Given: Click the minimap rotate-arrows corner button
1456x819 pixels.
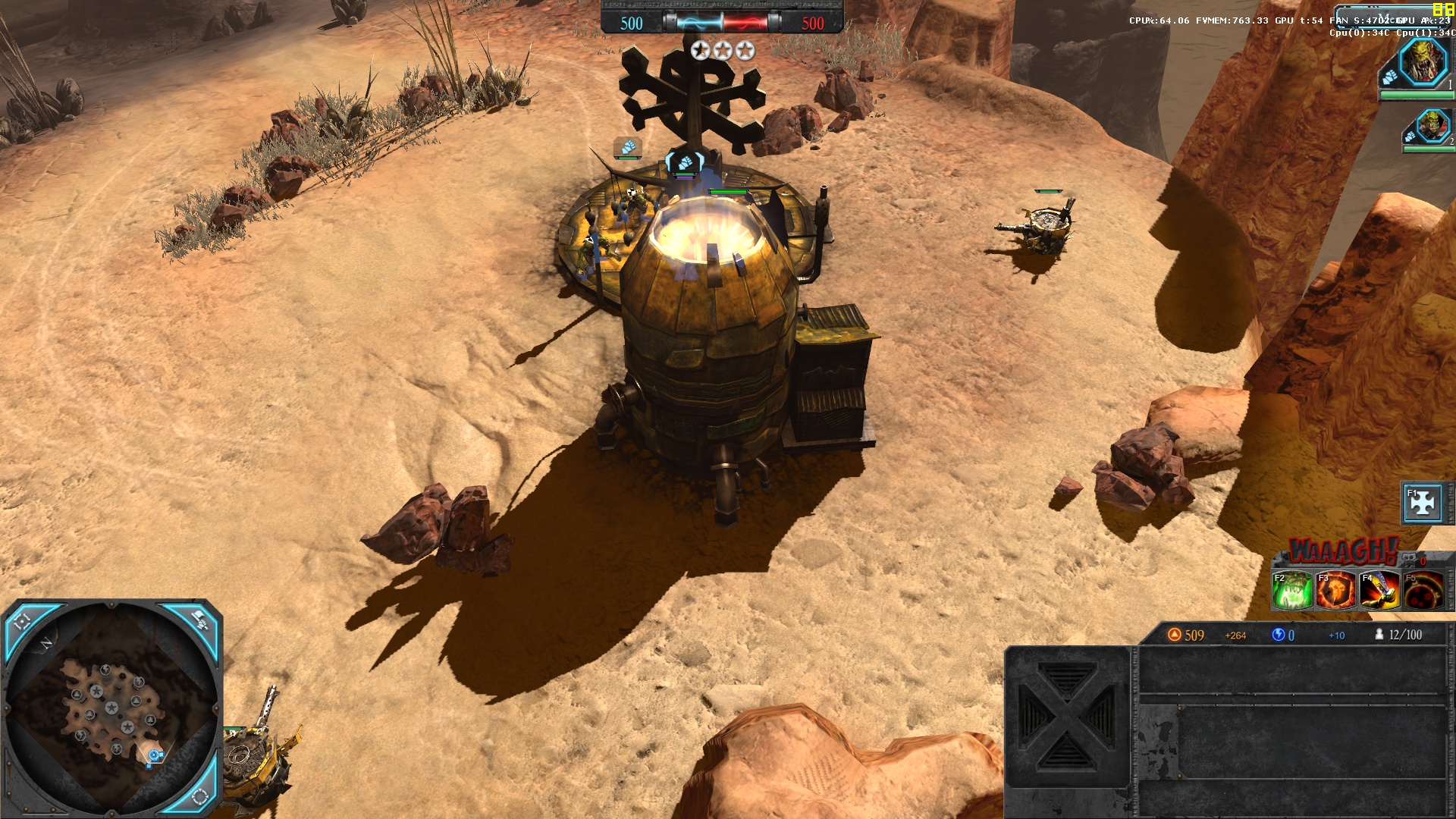Looking at the screenshot, I should (199, 795).
